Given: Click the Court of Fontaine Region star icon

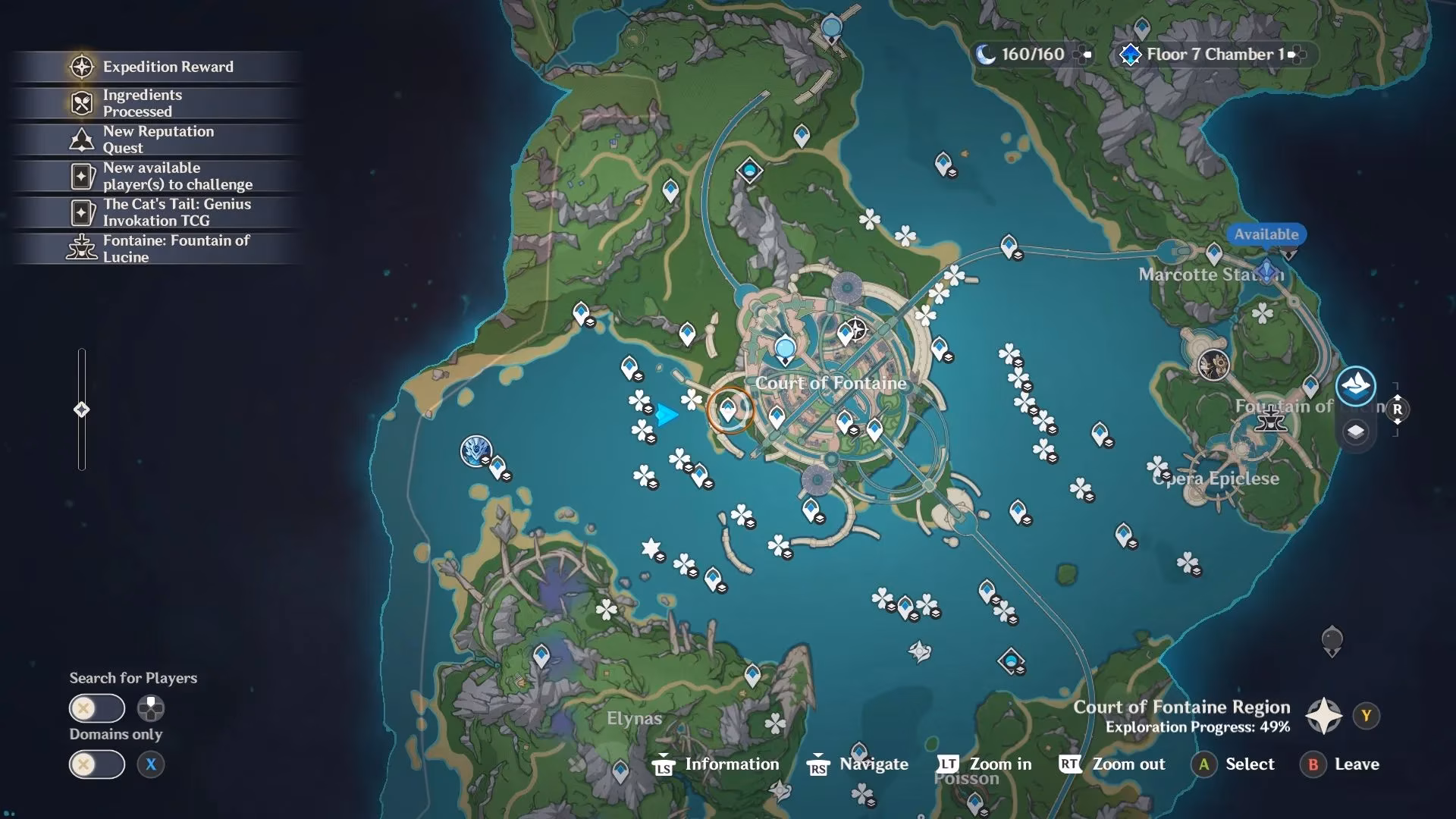Looking at the screenshot, I should (x=1323, y=716).
